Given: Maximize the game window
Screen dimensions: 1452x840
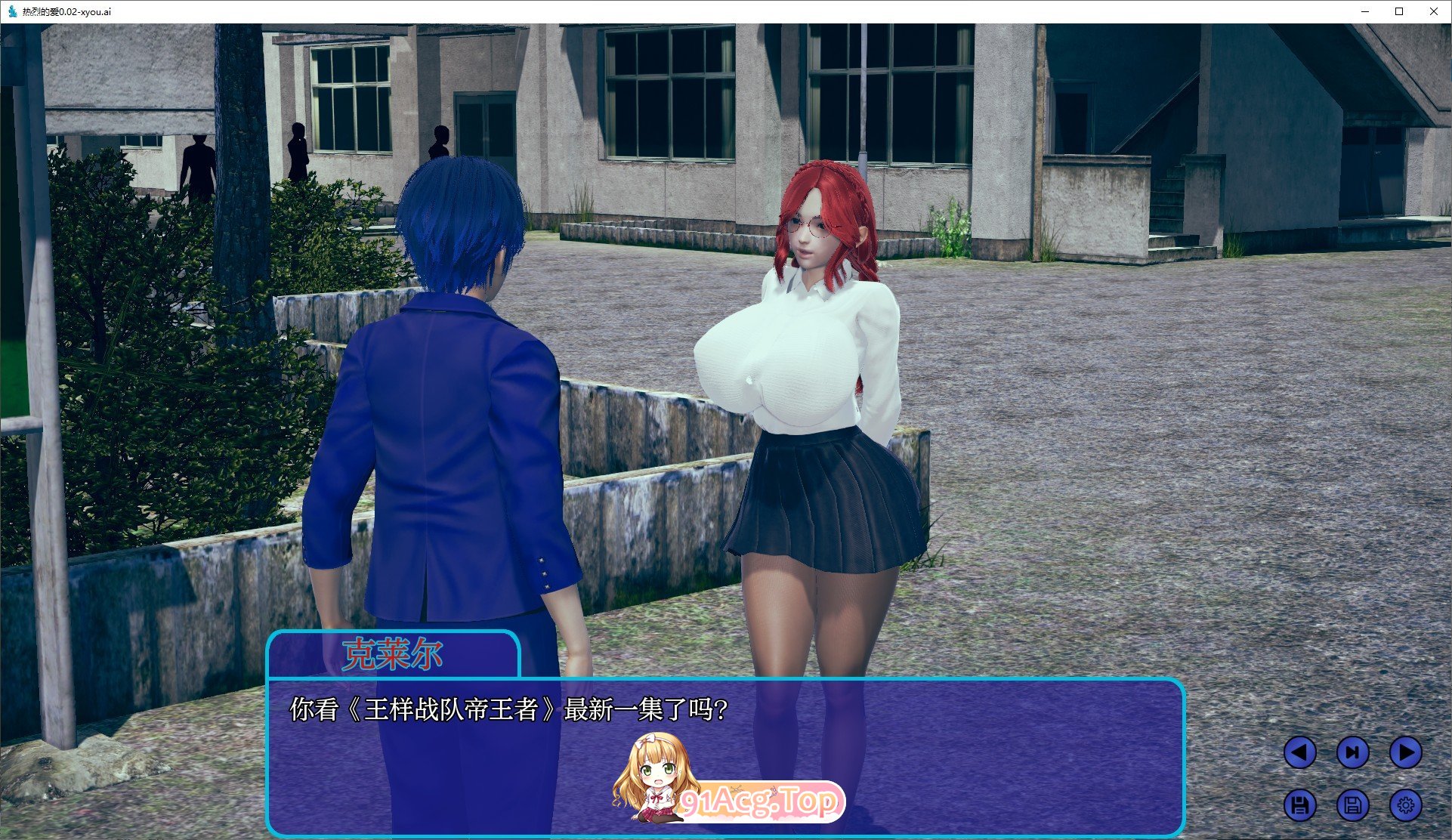Looking at the screenshot, I should coord(1398,11).
